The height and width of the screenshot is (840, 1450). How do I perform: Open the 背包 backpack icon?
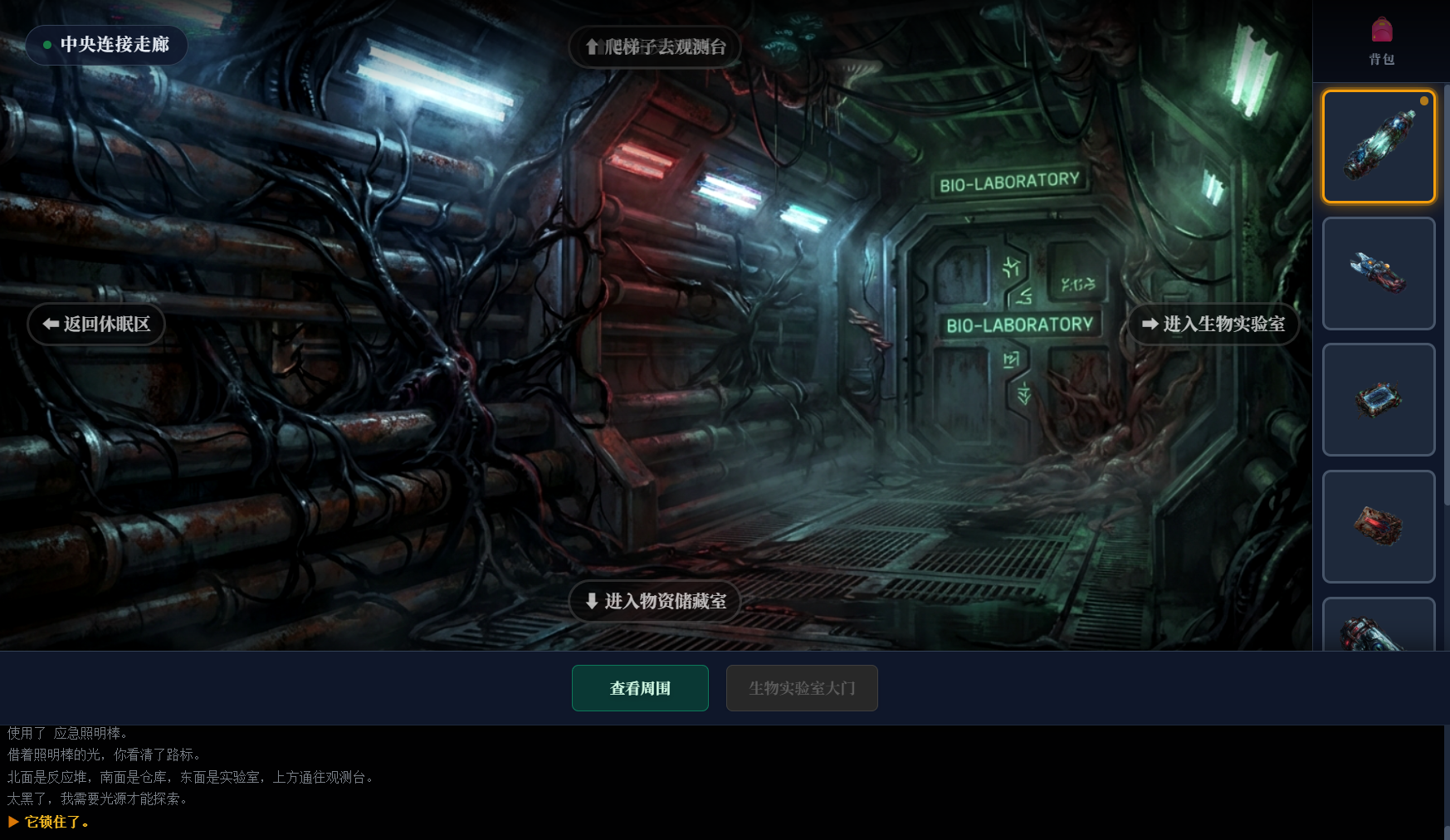pyautogui.click(x=1381, y=40)
